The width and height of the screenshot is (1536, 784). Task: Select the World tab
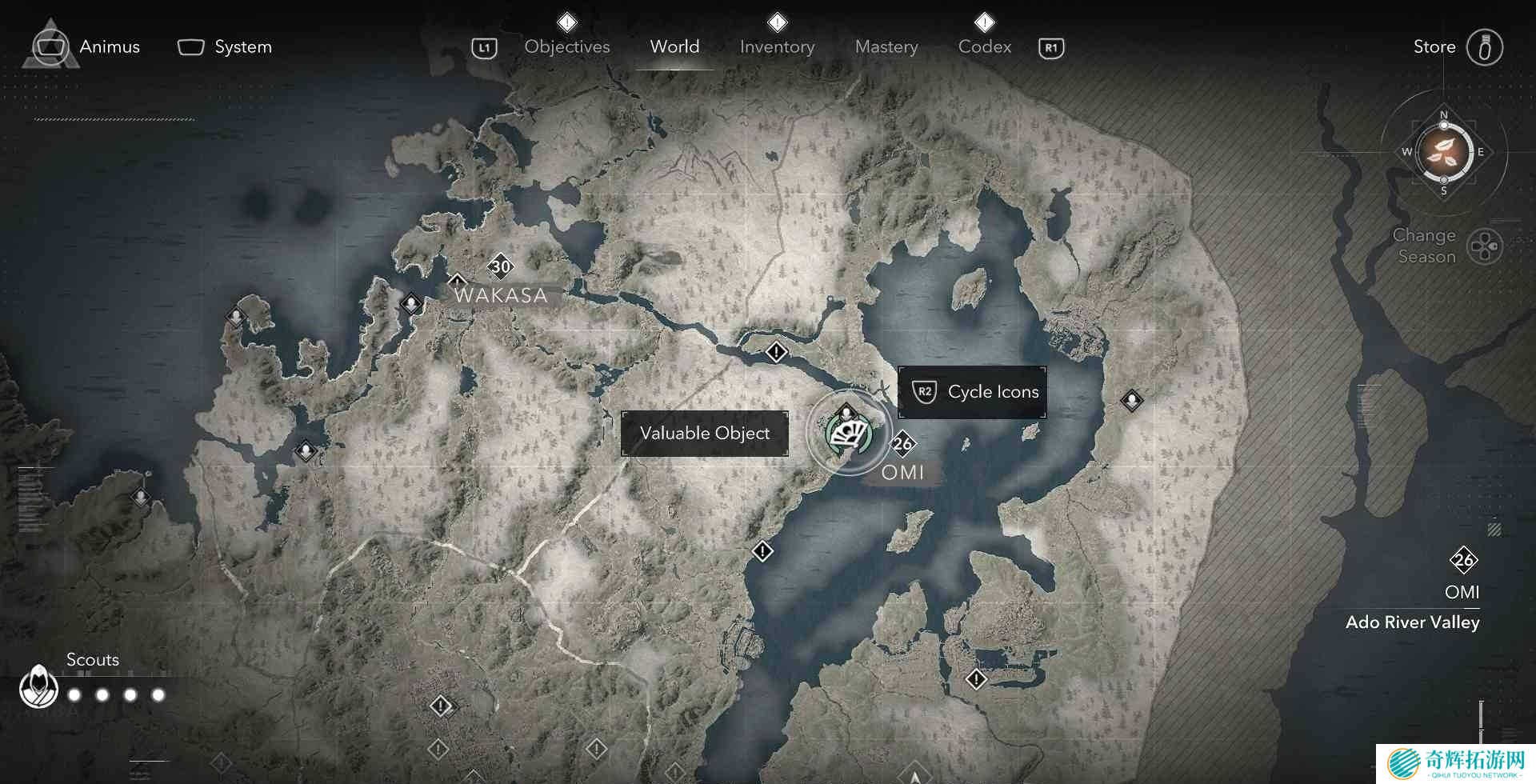point(674,47)
